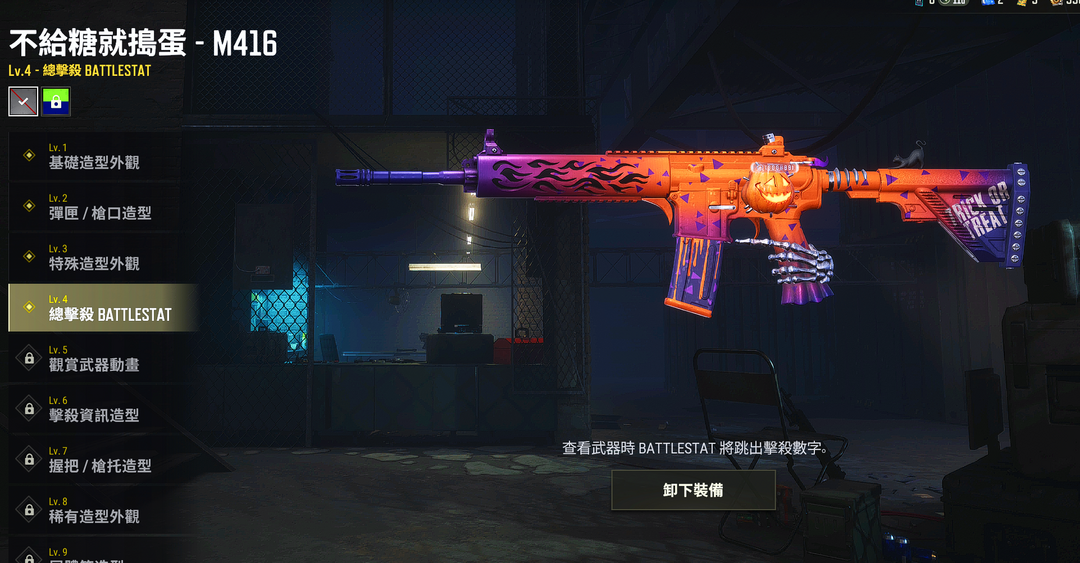Choose locked Lv.6 擊殺資訊造型 entry
Viewport: 1080px width, 563px height.
[x=100, y=409]
